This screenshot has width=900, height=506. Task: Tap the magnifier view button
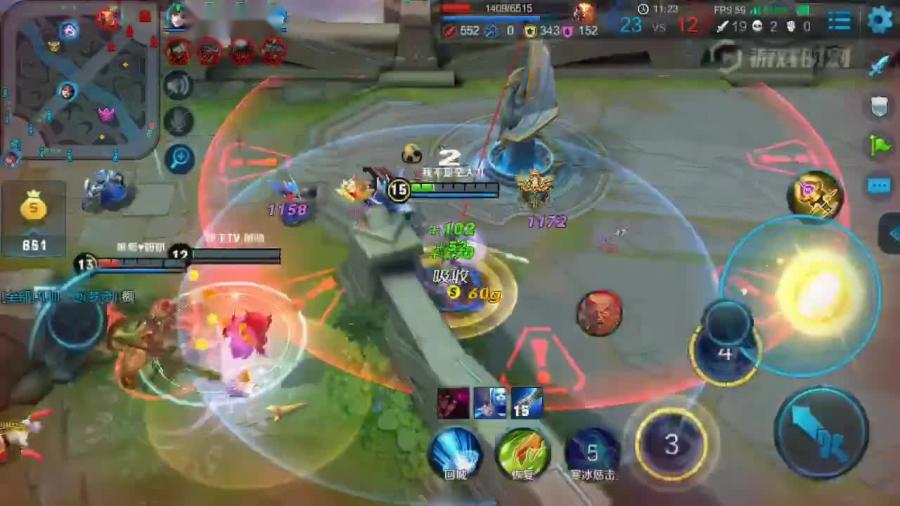click(x=180, y=157)
